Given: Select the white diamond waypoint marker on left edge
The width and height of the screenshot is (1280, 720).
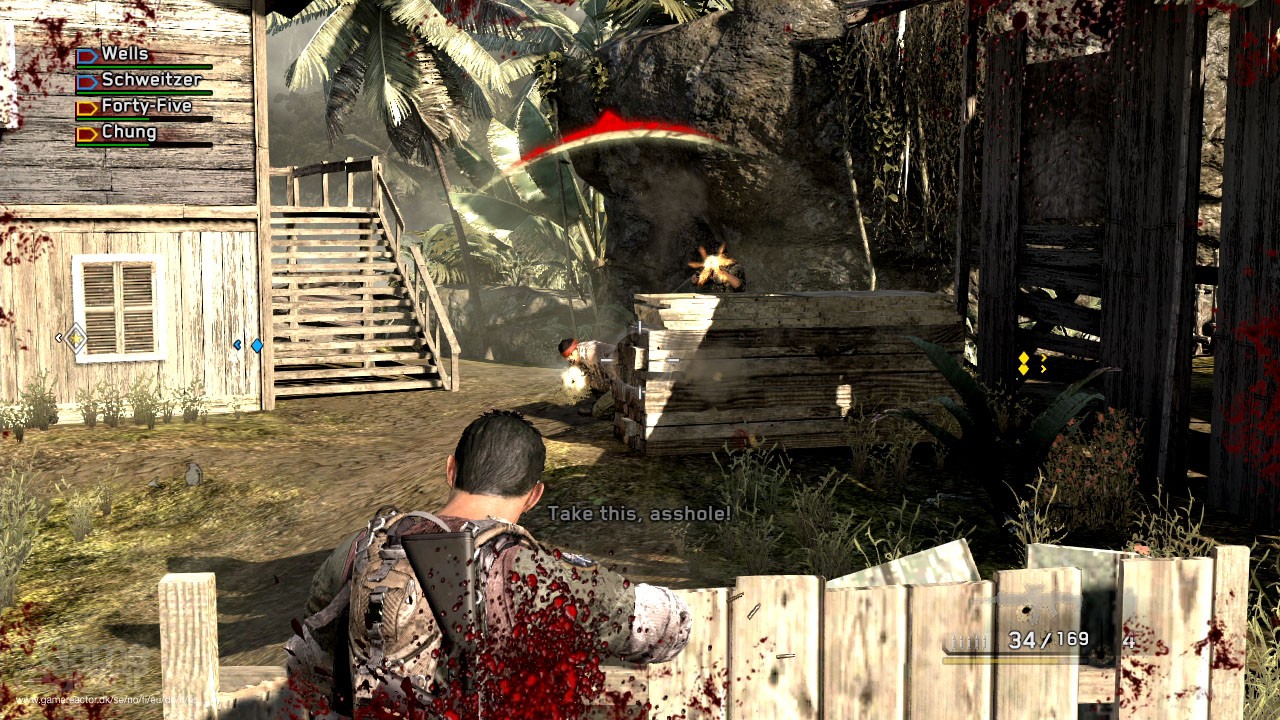Looking at the screenshot, I should tap(76, 339).
